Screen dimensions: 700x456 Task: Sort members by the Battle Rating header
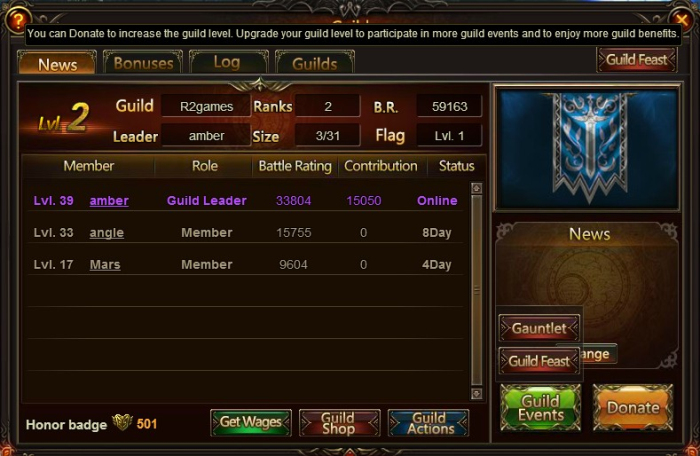coord(294,166)
